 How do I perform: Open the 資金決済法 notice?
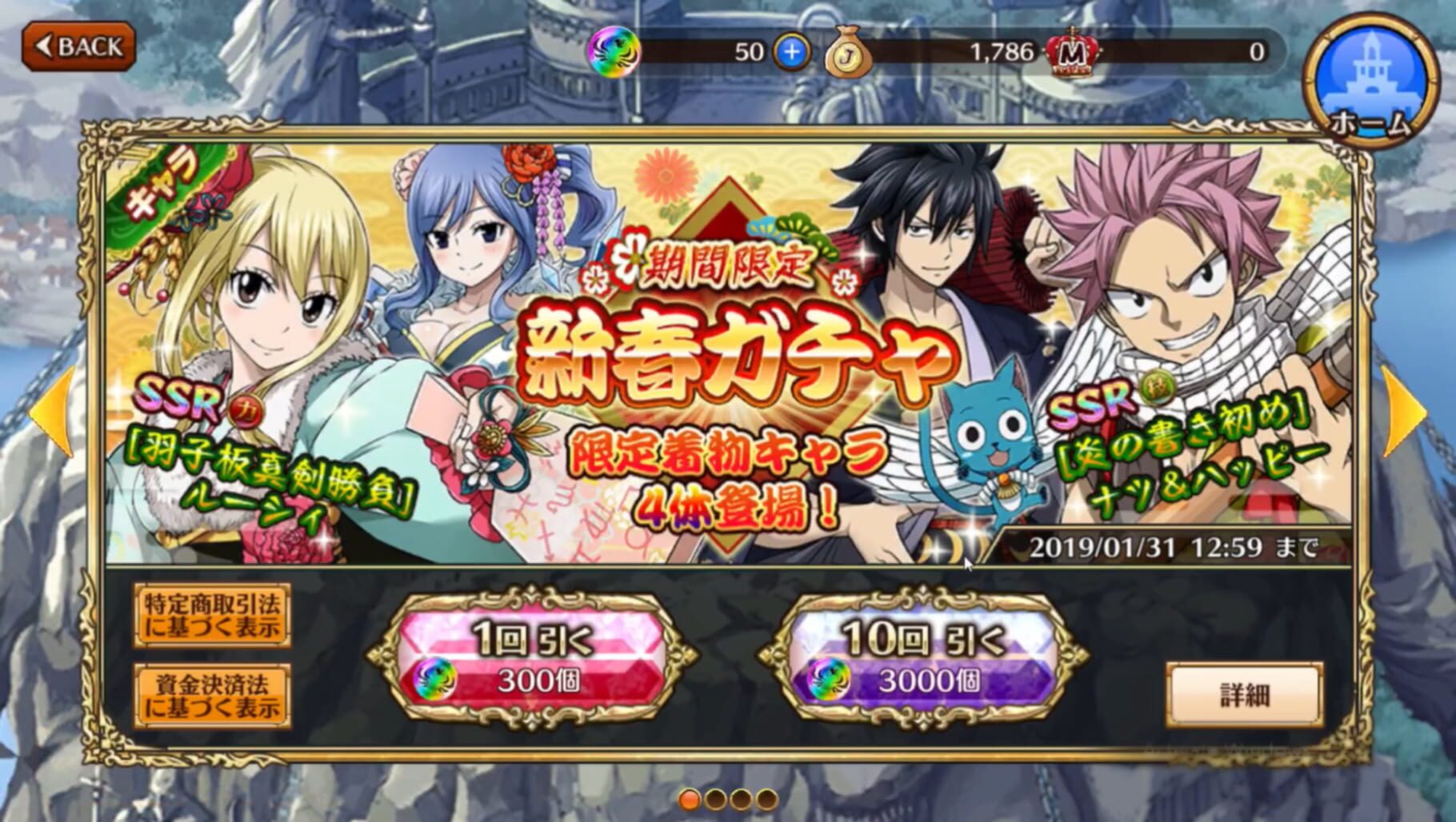coord(213,695)
